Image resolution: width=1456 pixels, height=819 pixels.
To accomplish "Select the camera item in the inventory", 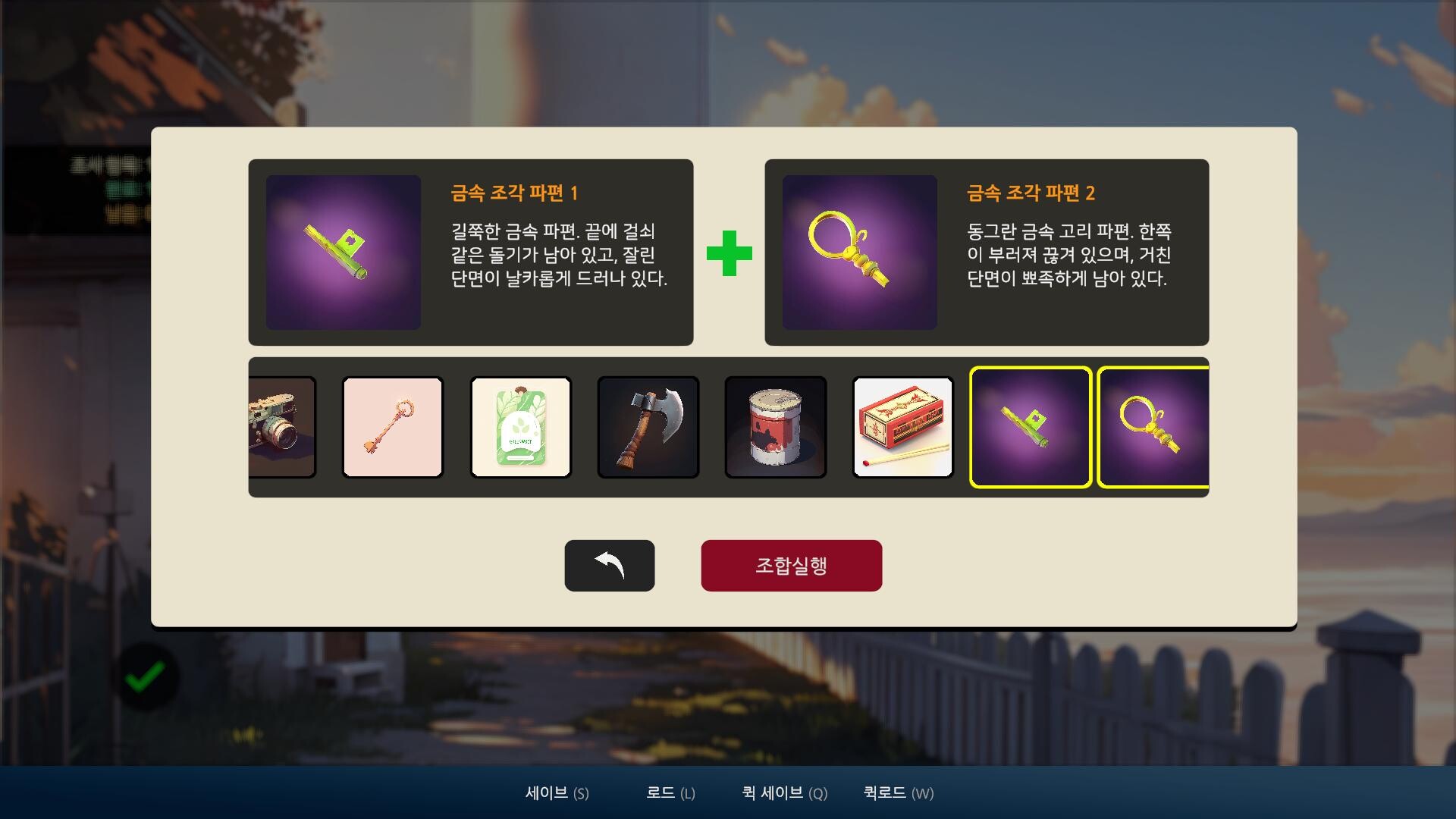I will pyautogui.click(x=281, y=427).
